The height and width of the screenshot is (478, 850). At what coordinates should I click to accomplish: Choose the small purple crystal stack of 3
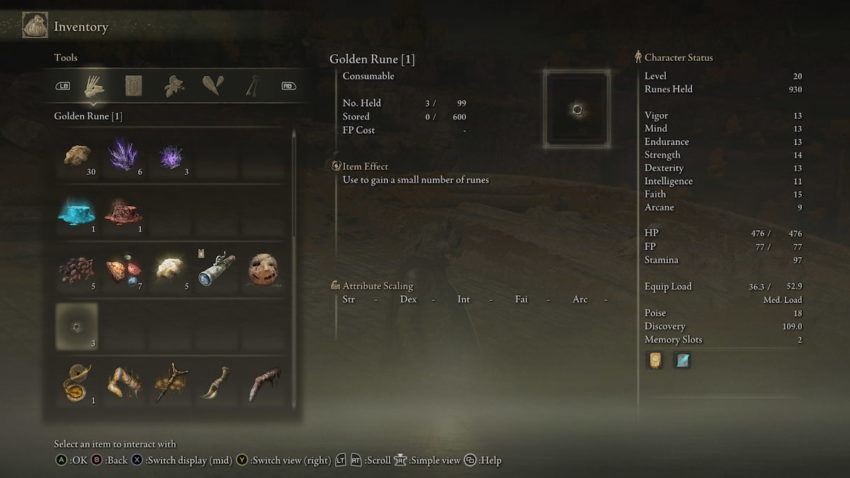(169, 156)
